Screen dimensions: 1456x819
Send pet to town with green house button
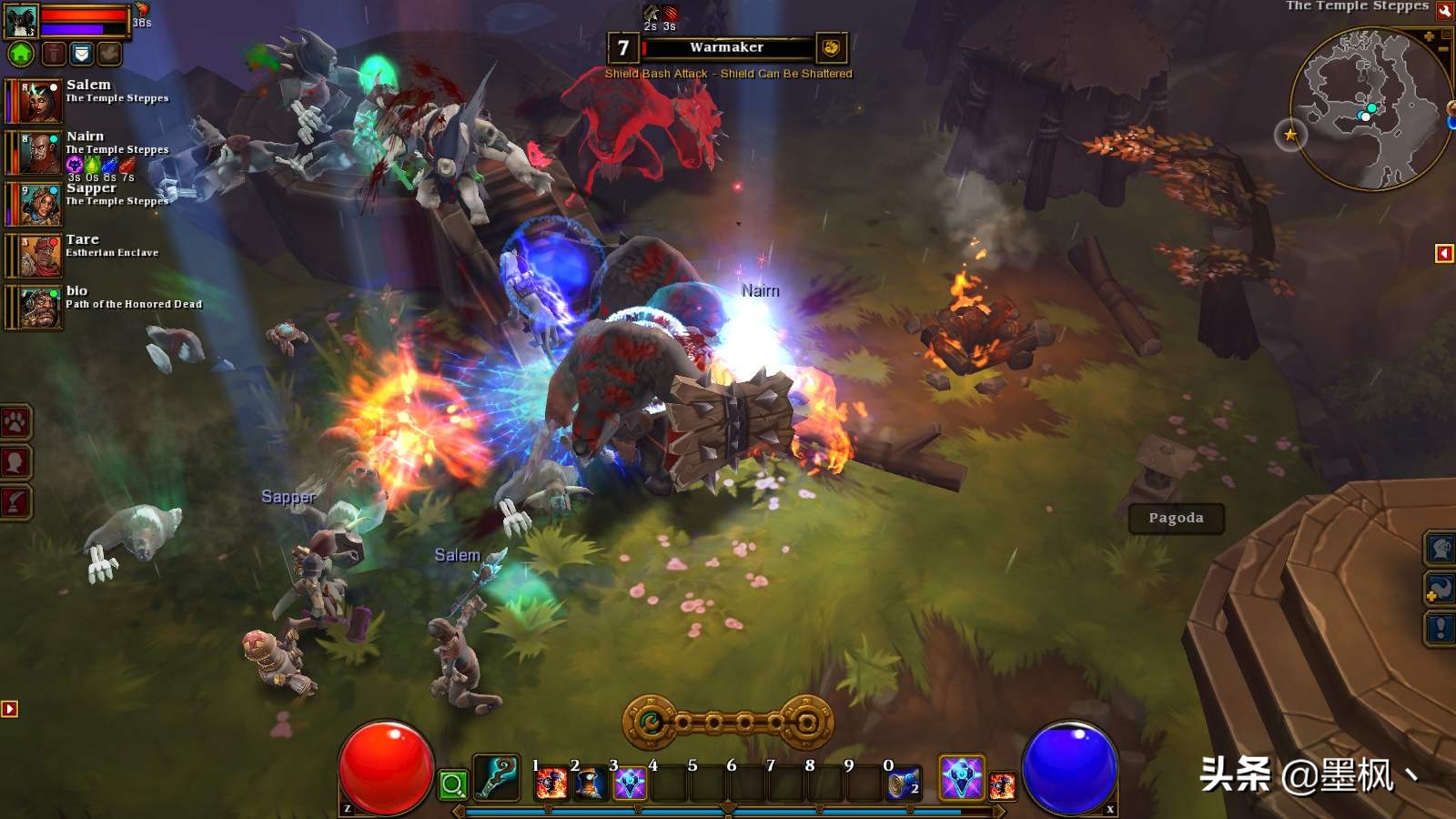(x=21, y=54)
